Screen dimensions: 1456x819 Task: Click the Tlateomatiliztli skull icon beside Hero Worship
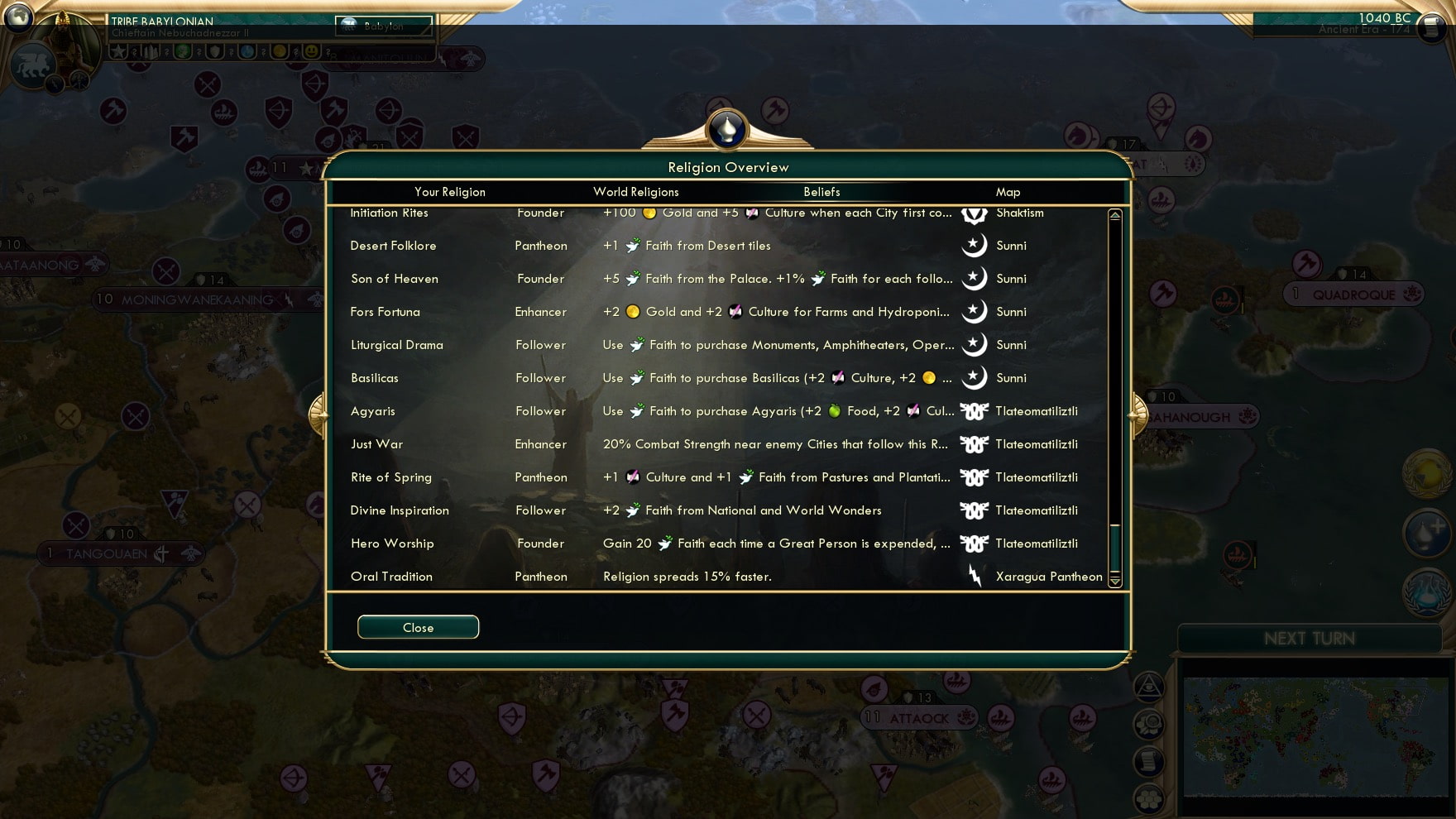pos(975,544)
